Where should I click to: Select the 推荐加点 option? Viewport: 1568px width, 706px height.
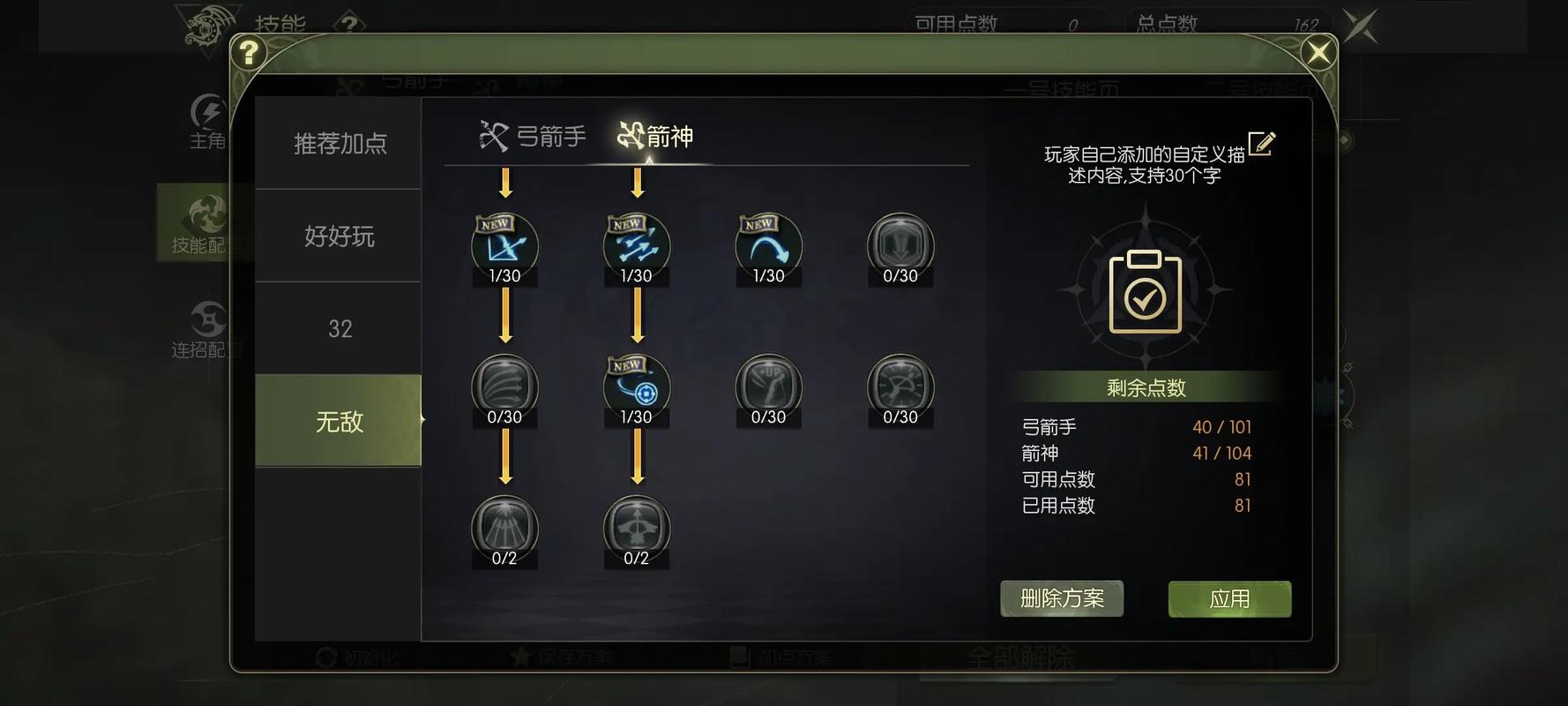[339, 143]
